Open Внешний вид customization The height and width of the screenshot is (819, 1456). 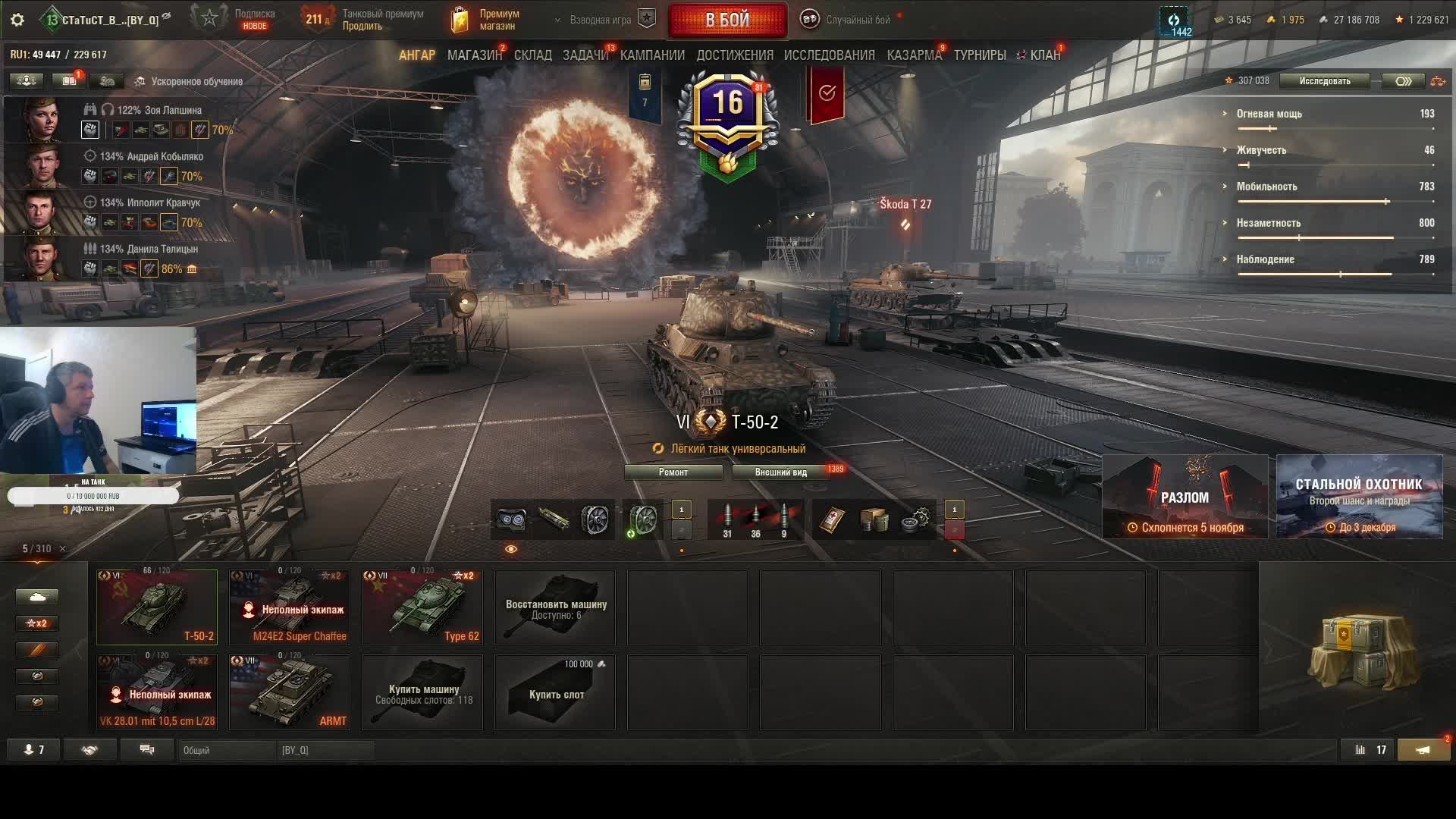point(780,472)
